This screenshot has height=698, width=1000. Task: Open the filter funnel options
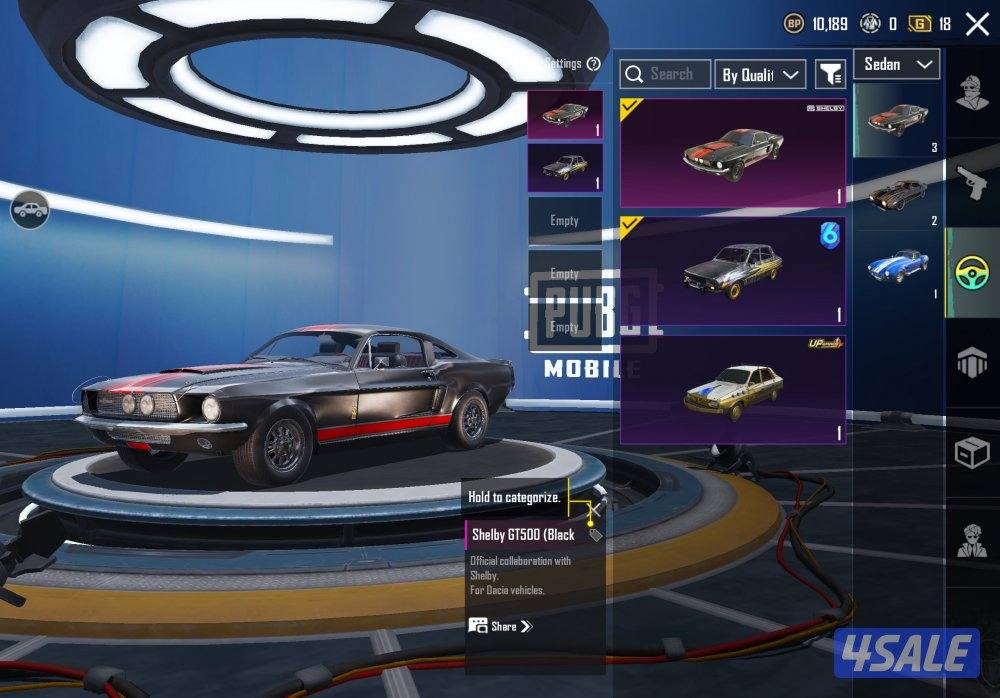point(830,74)
